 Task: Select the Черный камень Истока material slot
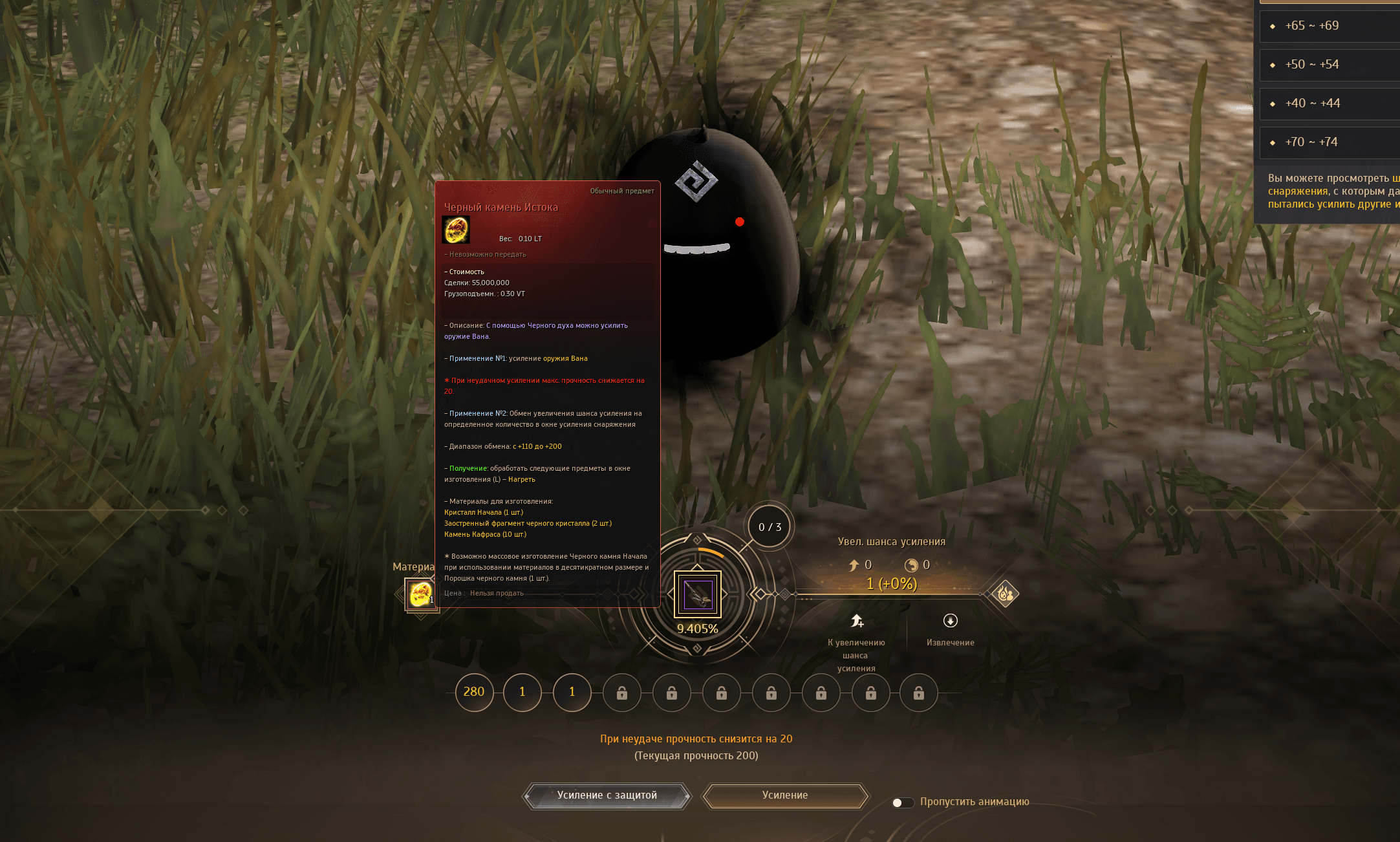coord(420,594)
